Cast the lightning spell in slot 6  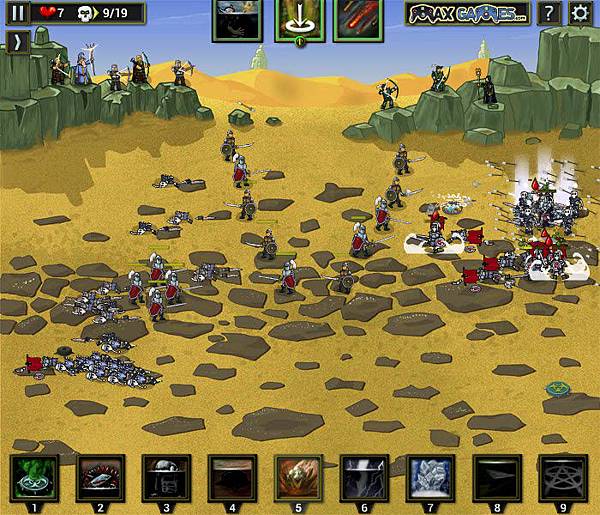coord(364,477)
